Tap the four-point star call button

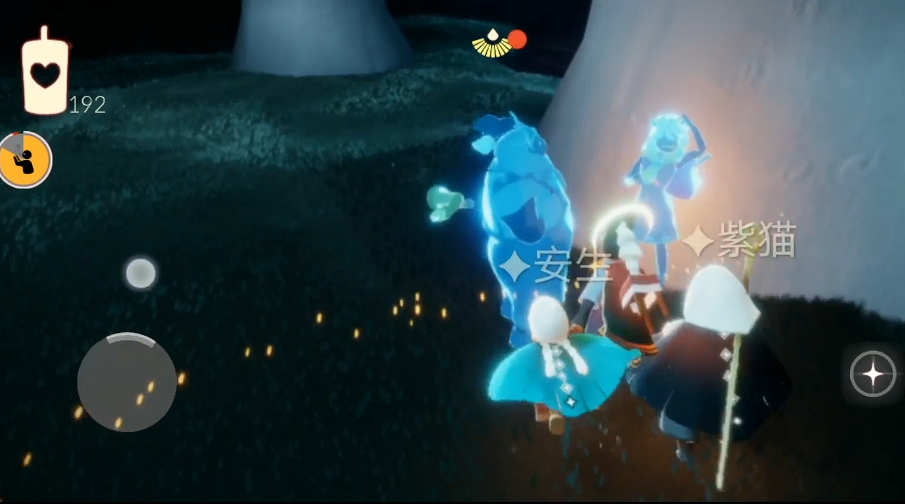point(872,374)
